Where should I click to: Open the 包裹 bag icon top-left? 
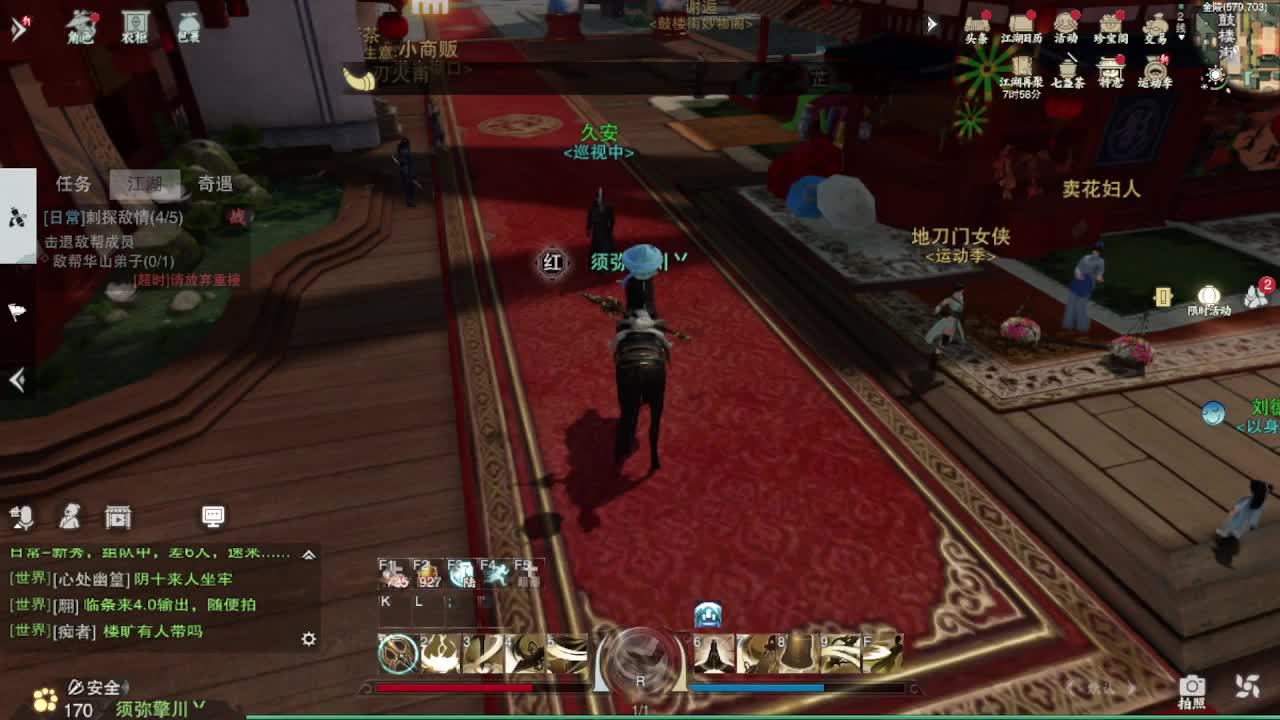point(188,27)
